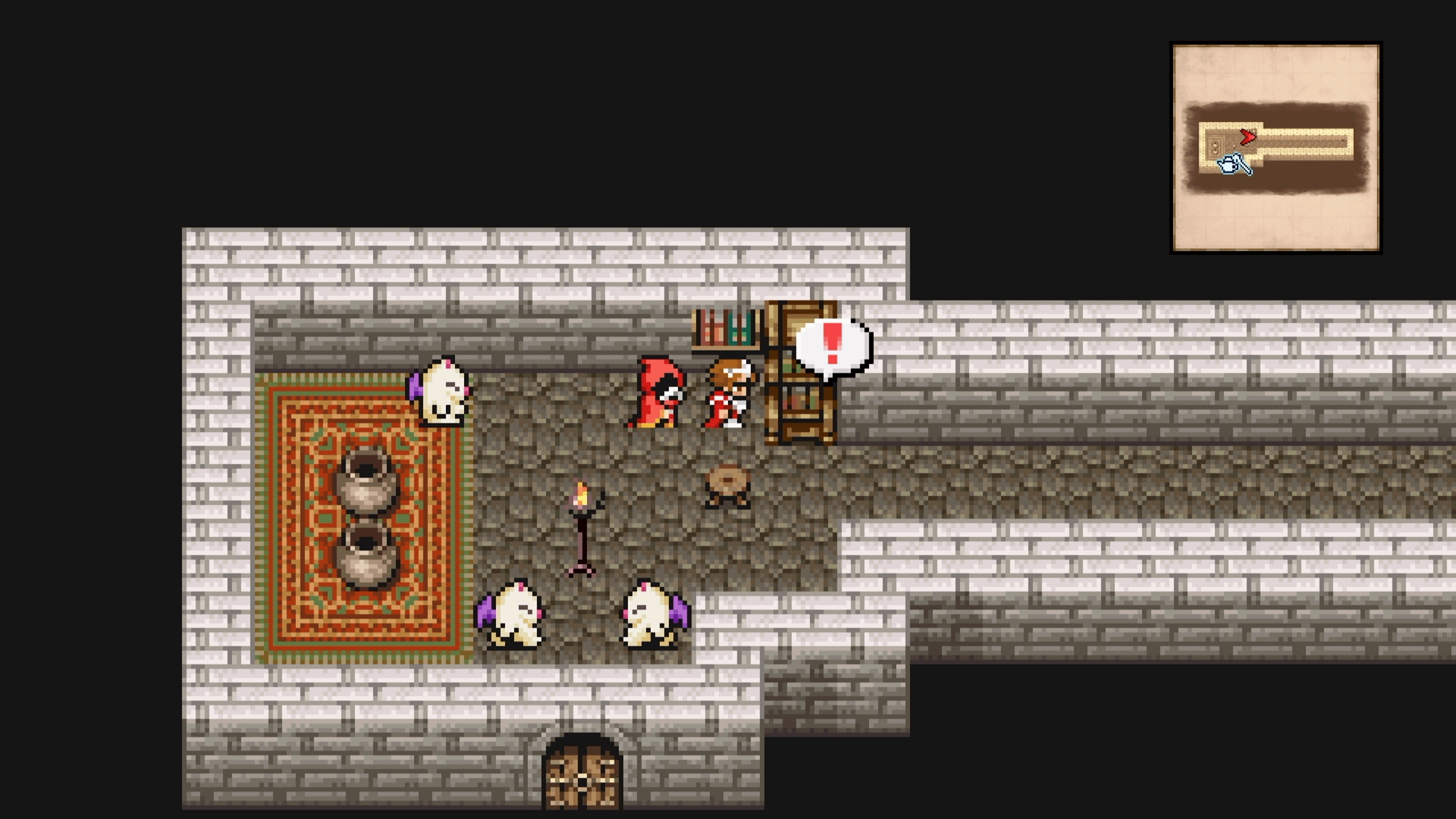Open the tall wooden cabinet
1456x819 pixels.
tap(800, 372)
